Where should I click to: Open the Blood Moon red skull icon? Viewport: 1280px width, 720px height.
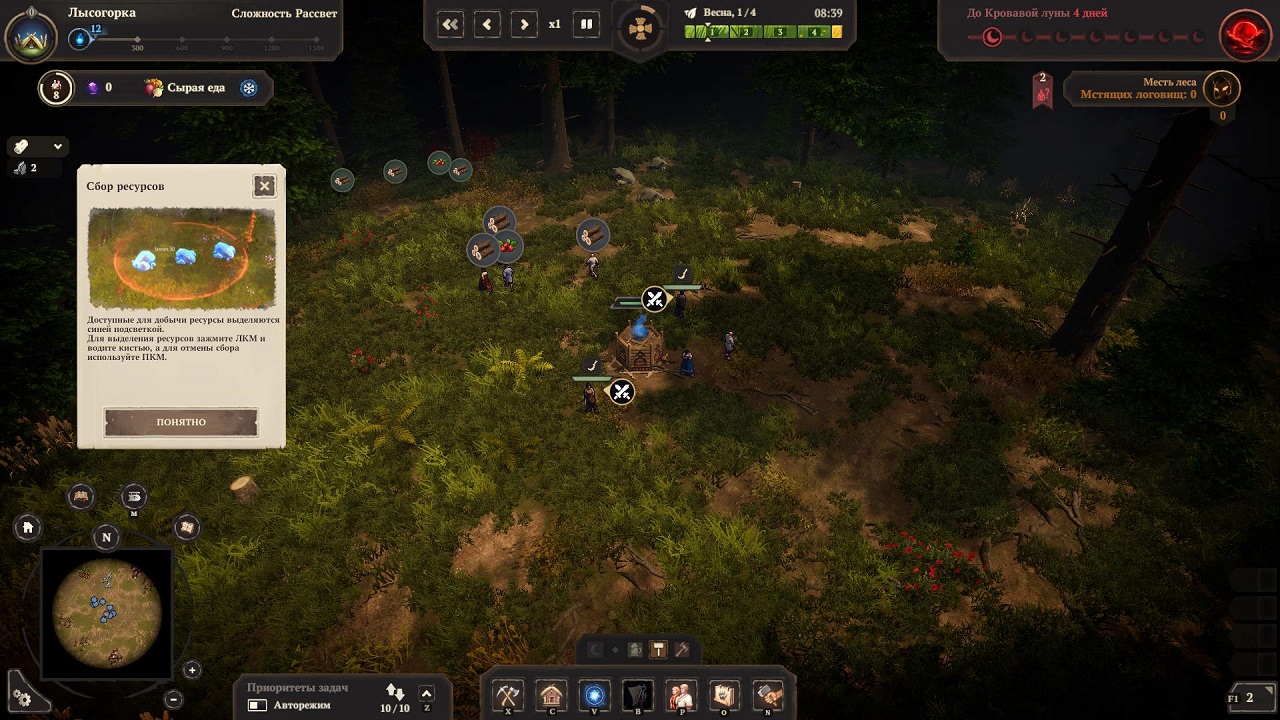tap(1244, 36)
